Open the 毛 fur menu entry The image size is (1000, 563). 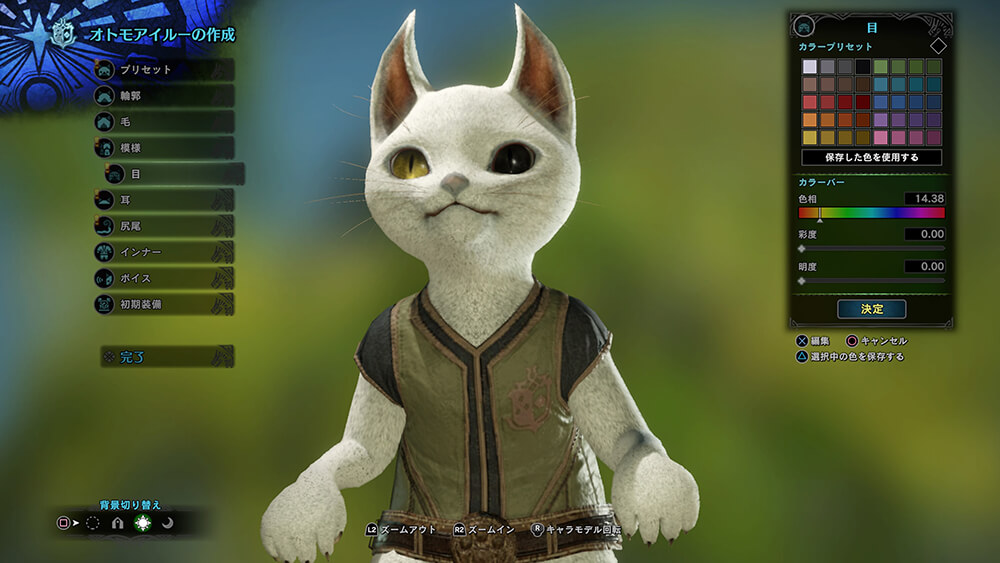point(163,122)
